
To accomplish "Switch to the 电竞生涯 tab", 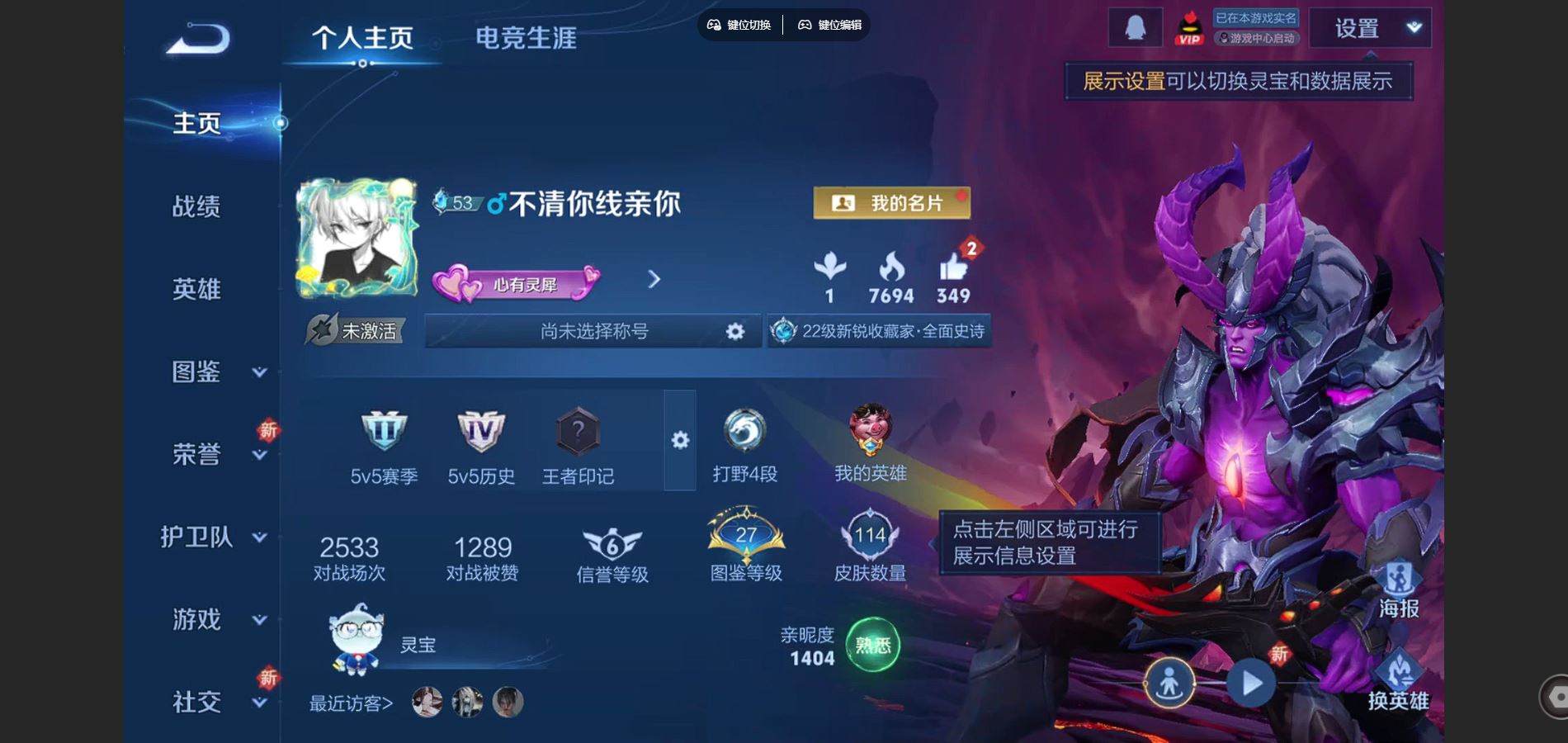I will [x=526, y=37].
